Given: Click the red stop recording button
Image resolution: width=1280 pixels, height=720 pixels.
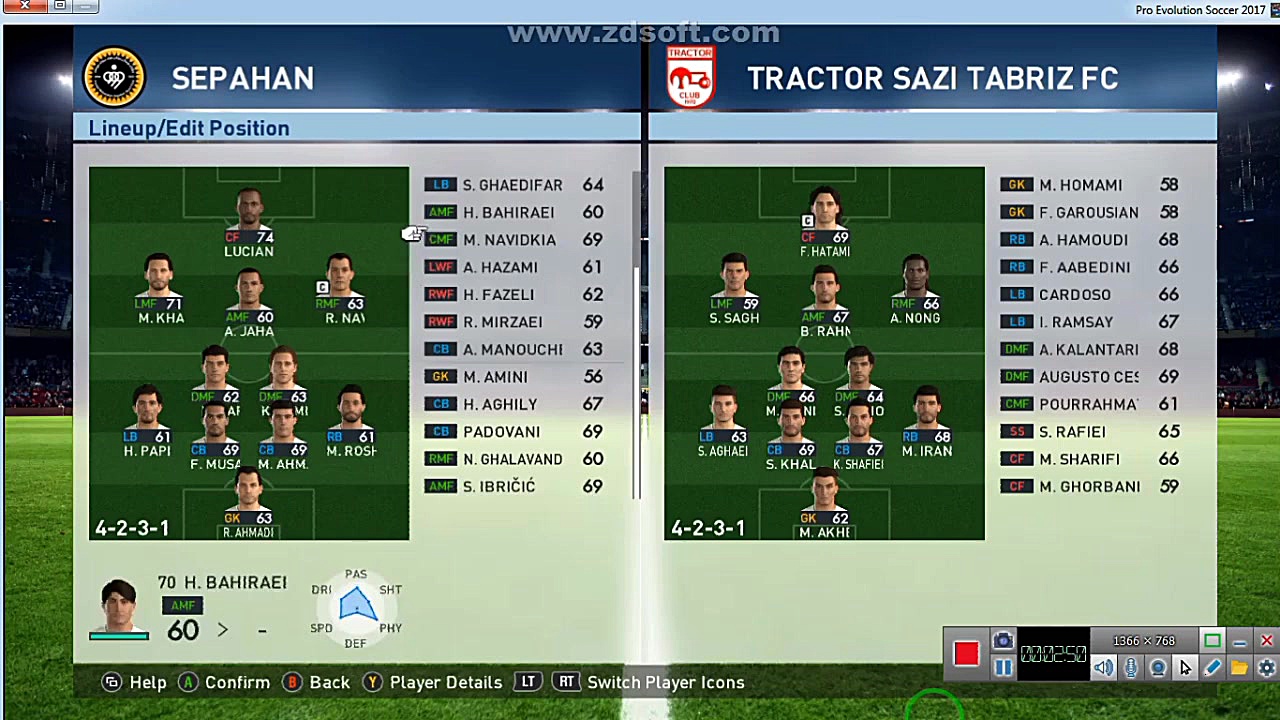Looking at the screenshot, I should point(966,654).
